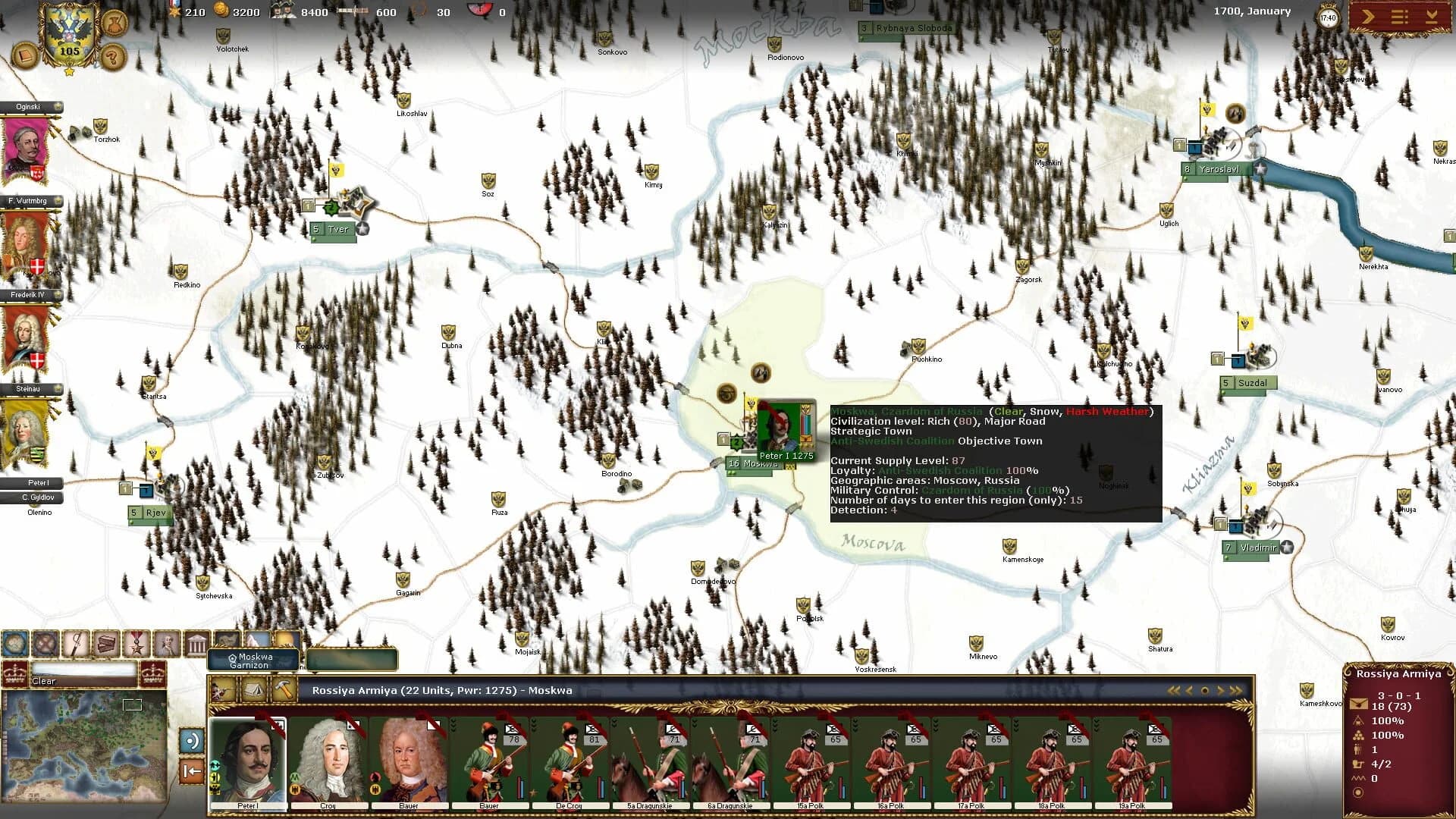Screen dimensions: 1456x819
Task: Switch to the Moskwa Garnizon tab
Action: [253, 659]
